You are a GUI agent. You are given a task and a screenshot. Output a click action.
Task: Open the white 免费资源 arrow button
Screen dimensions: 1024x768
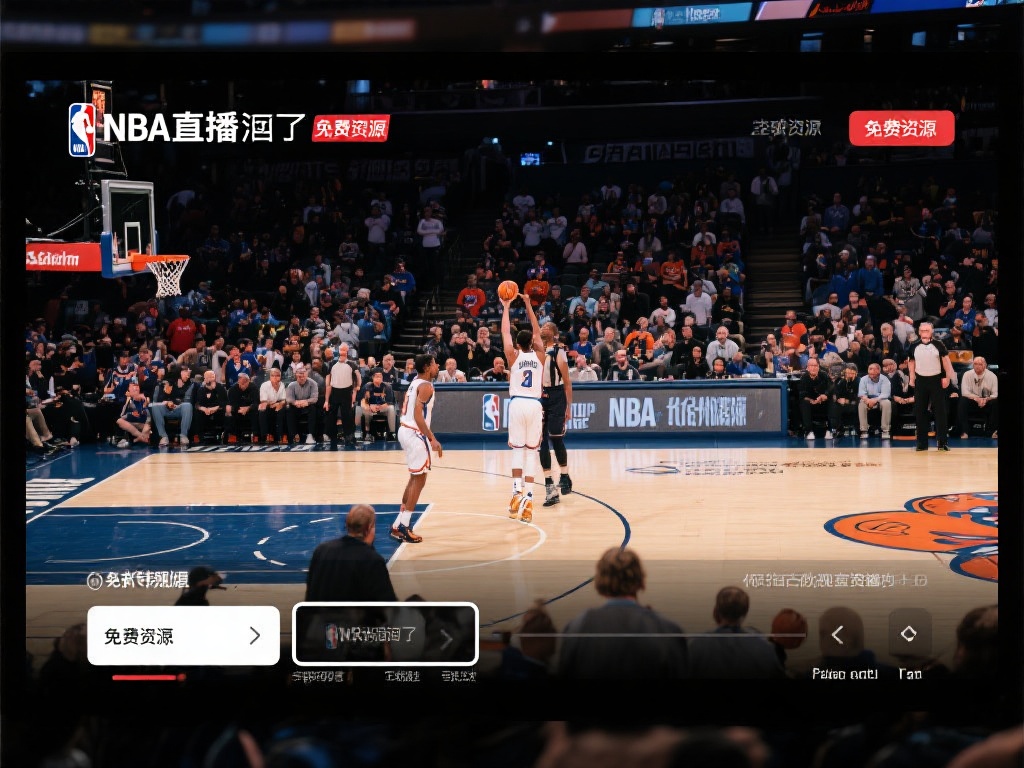[x=183, y=636]
